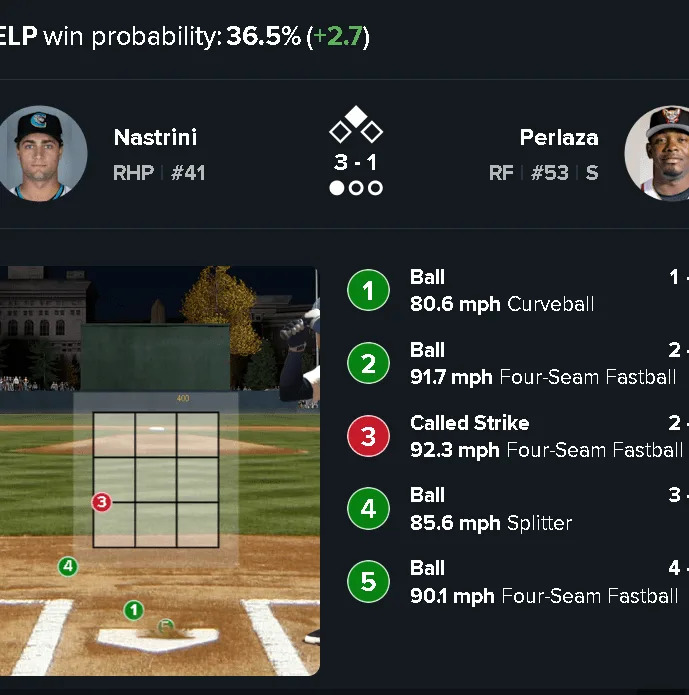
Task: Click red pitch 3 marker on strike zone
Action: pos(101,501)
